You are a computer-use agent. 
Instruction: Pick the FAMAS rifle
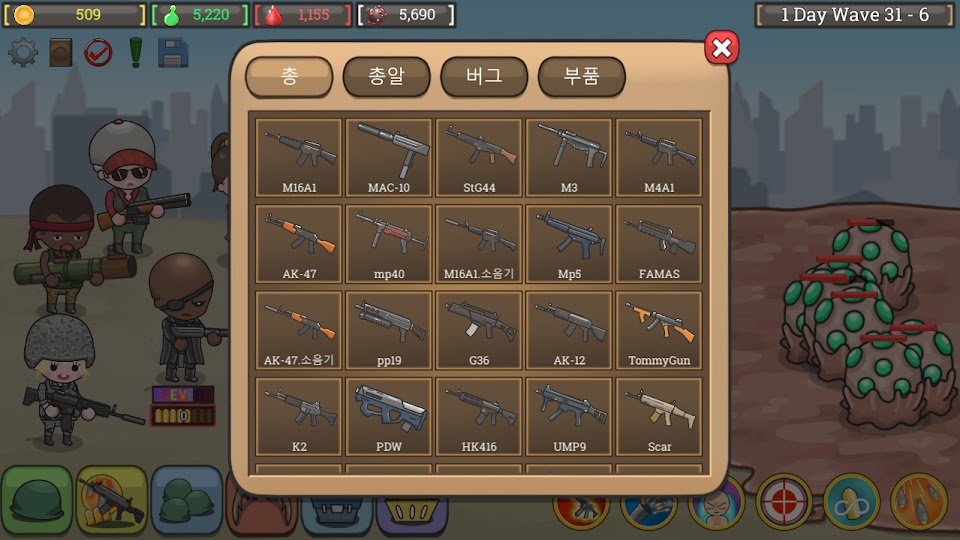[x=659, y=243]
